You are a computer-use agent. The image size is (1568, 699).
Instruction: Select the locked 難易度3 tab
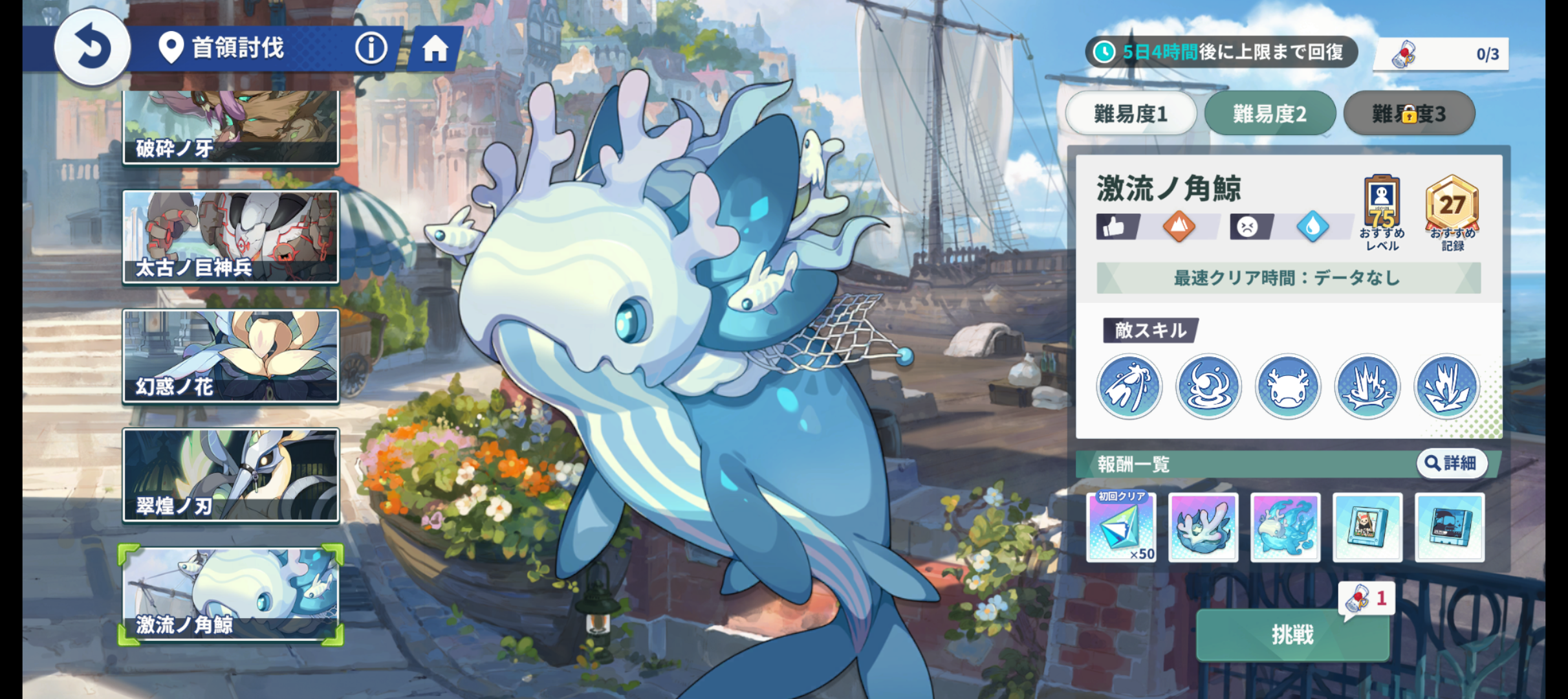[1409, 114]
